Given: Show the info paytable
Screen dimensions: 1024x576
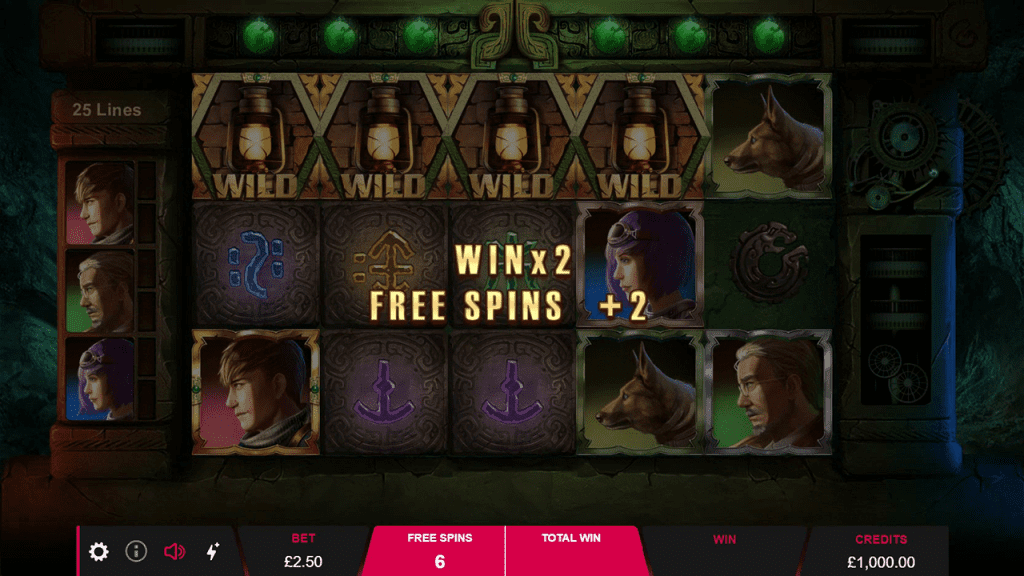Looking at the screenshot, I should [x=136, y=551].
